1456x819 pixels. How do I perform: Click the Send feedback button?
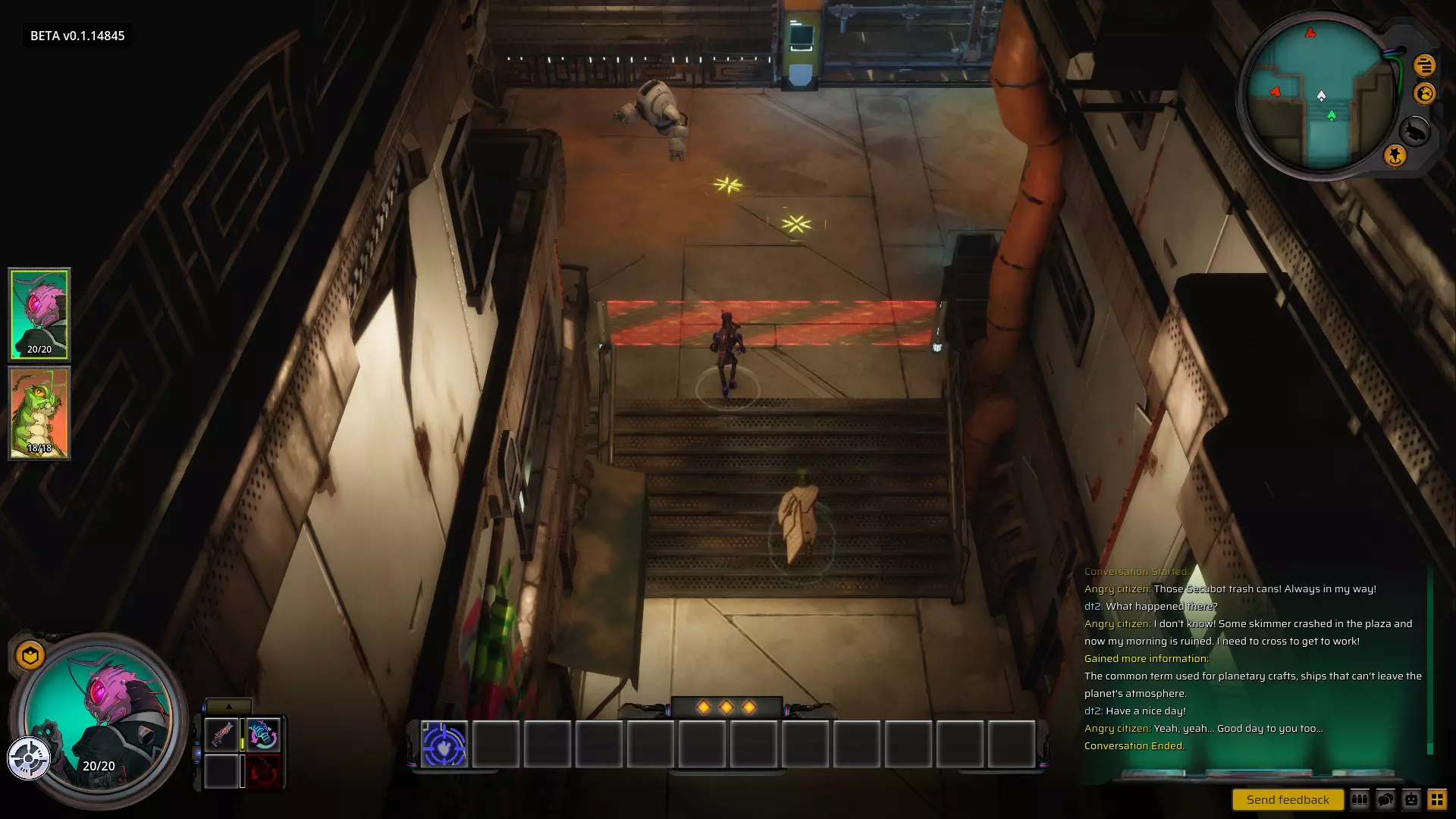tap(1287, 799)
